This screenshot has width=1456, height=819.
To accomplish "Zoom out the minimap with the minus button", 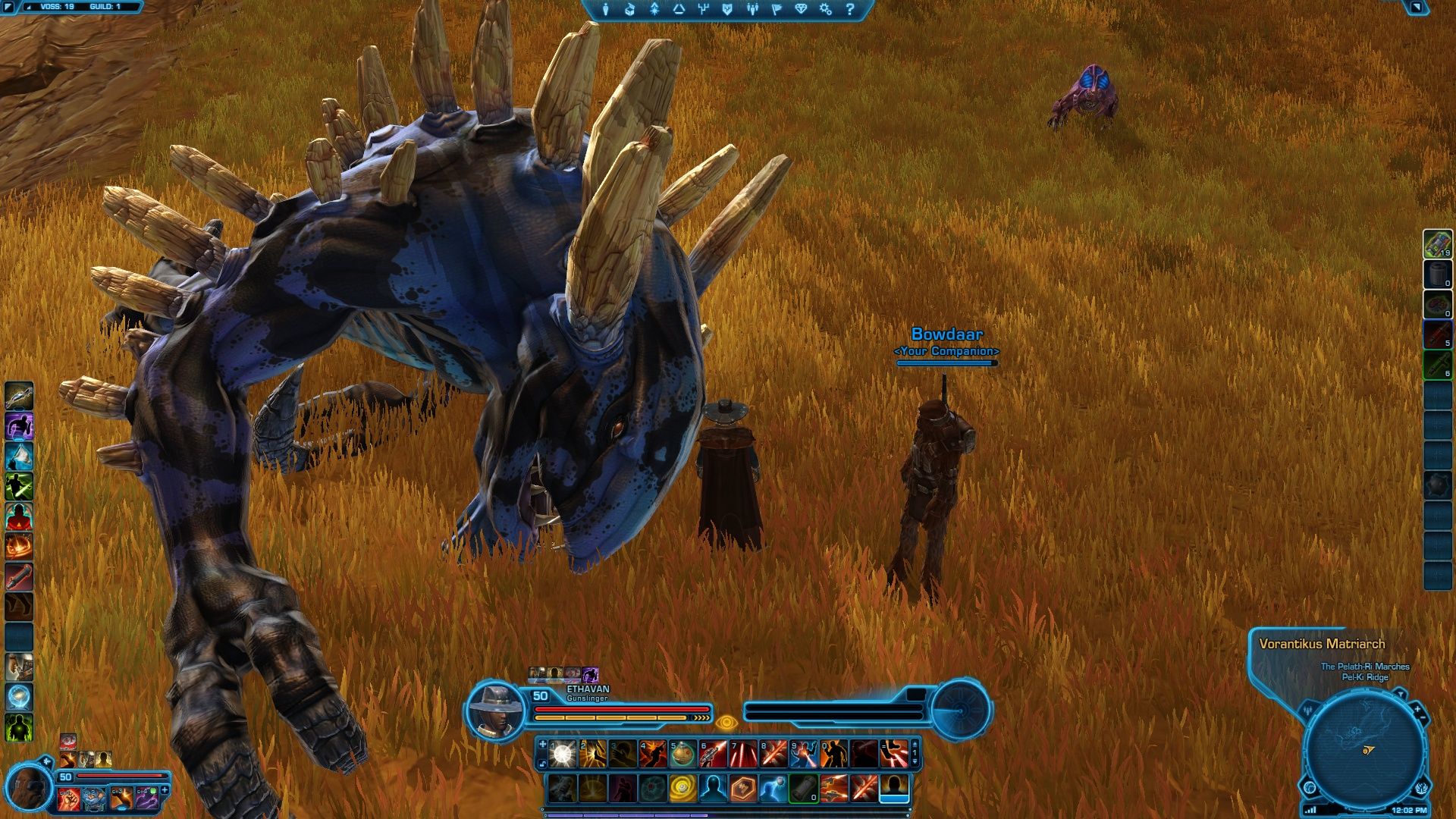I will point(1423,718).
